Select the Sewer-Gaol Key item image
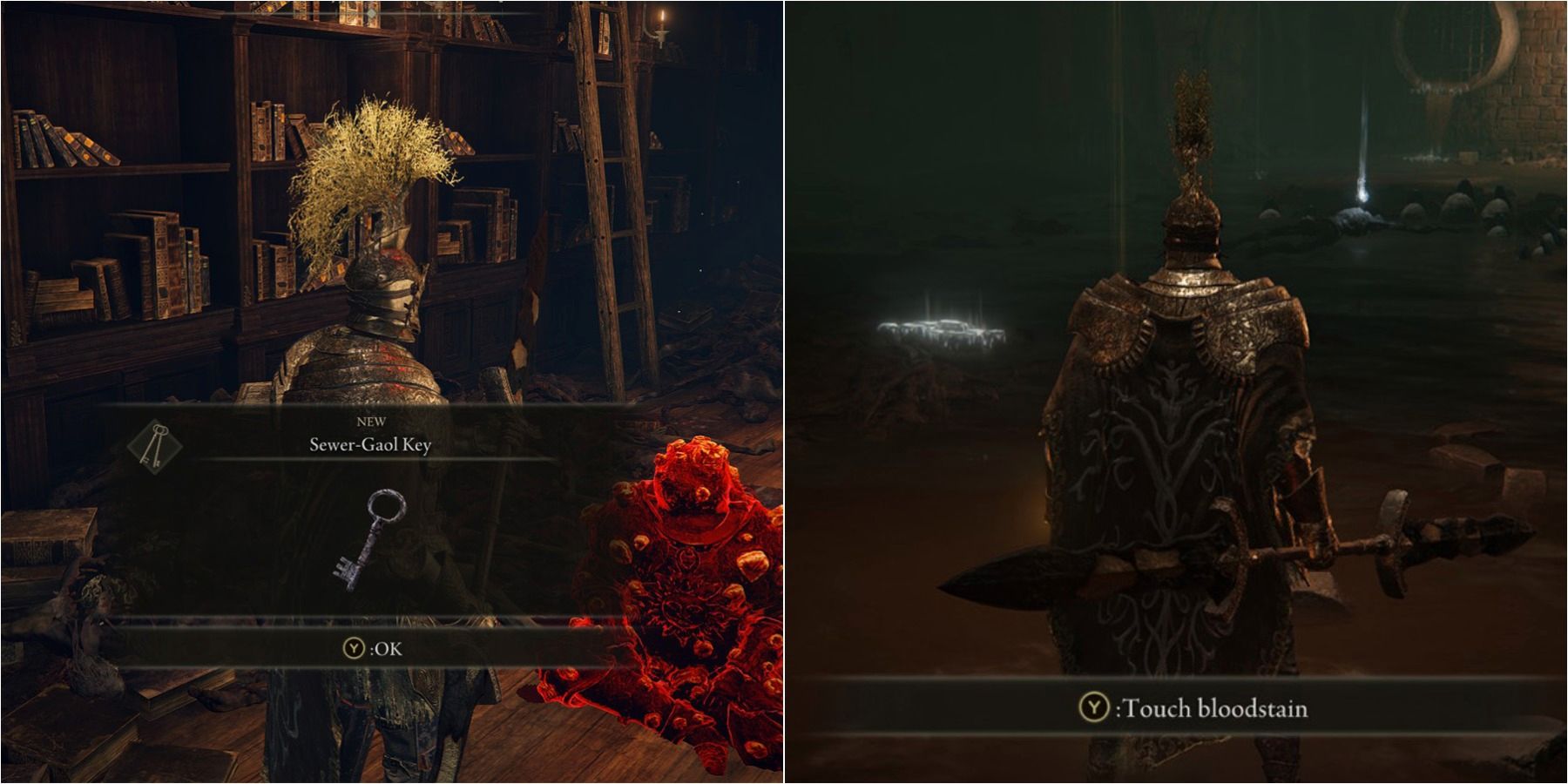1568x784 pixels. [368, 539]
